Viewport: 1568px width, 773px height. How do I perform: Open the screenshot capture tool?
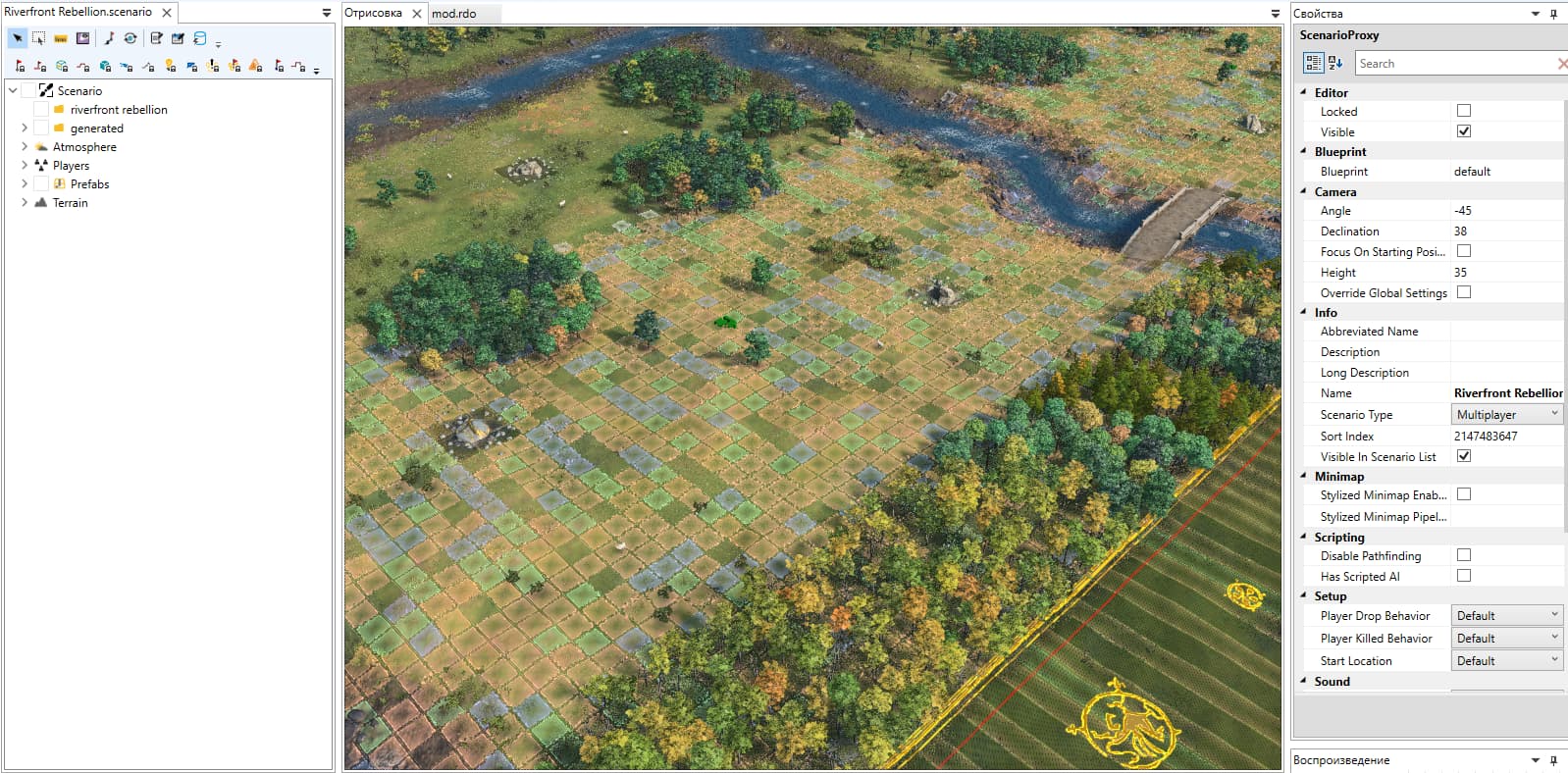click(x=82, y=39)
